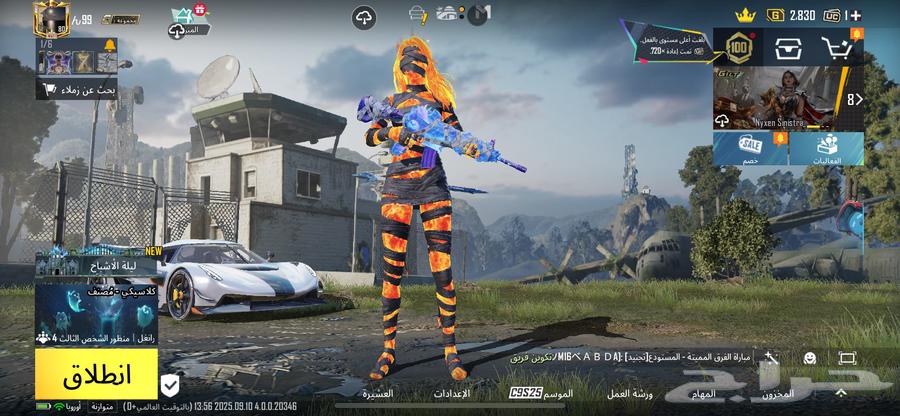Open the shopping cart store
Screen dimensions: 900x416
point(838,47)
